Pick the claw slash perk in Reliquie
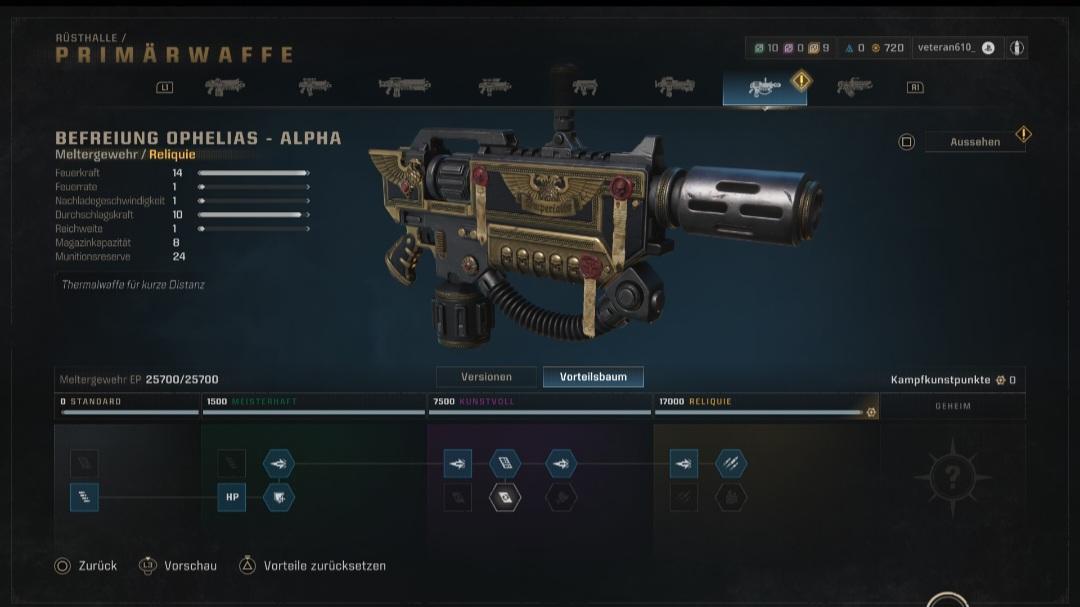 [x=731, y=463]
